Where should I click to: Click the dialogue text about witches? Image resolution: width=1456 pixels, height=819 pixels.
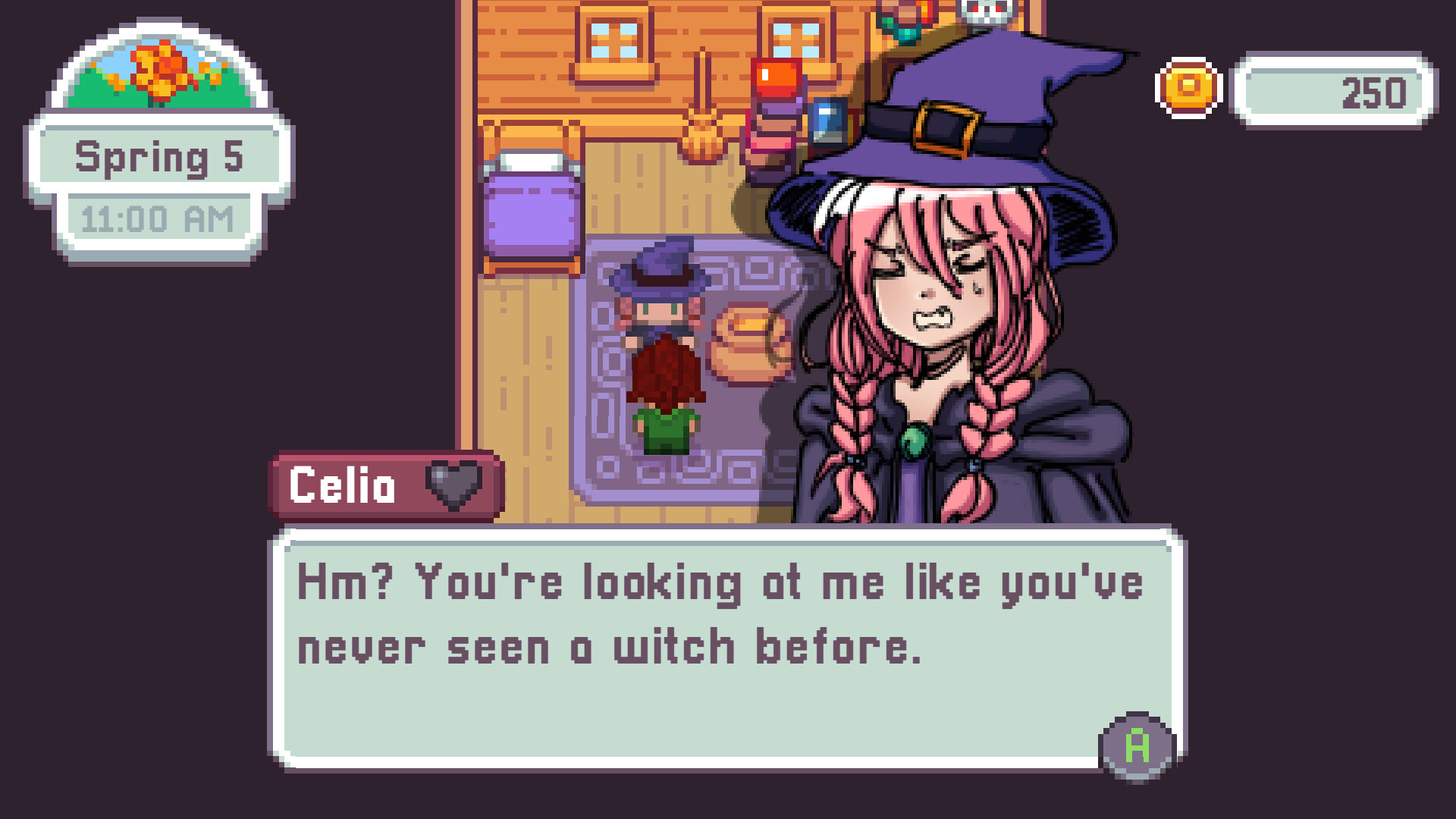click(x=720, y=614)
